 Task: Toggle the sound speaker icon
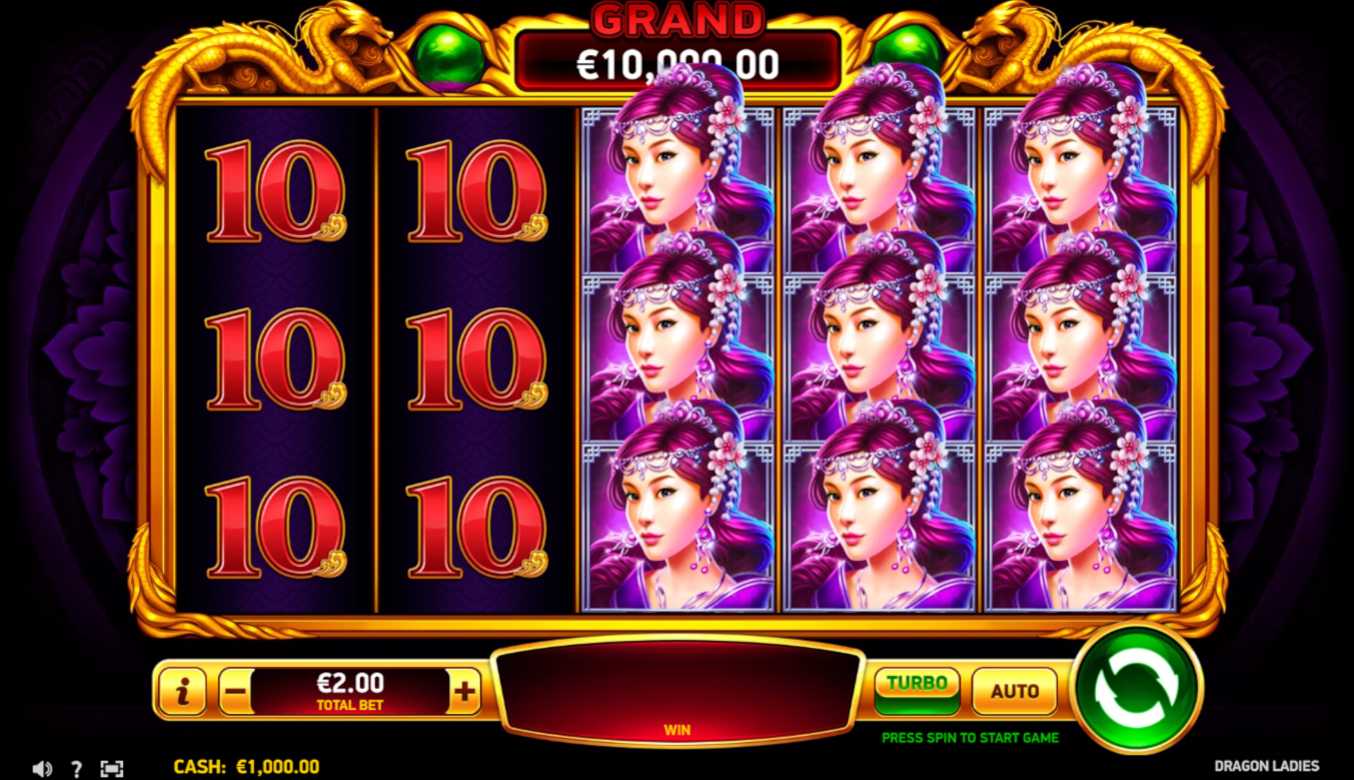point(41,769)
